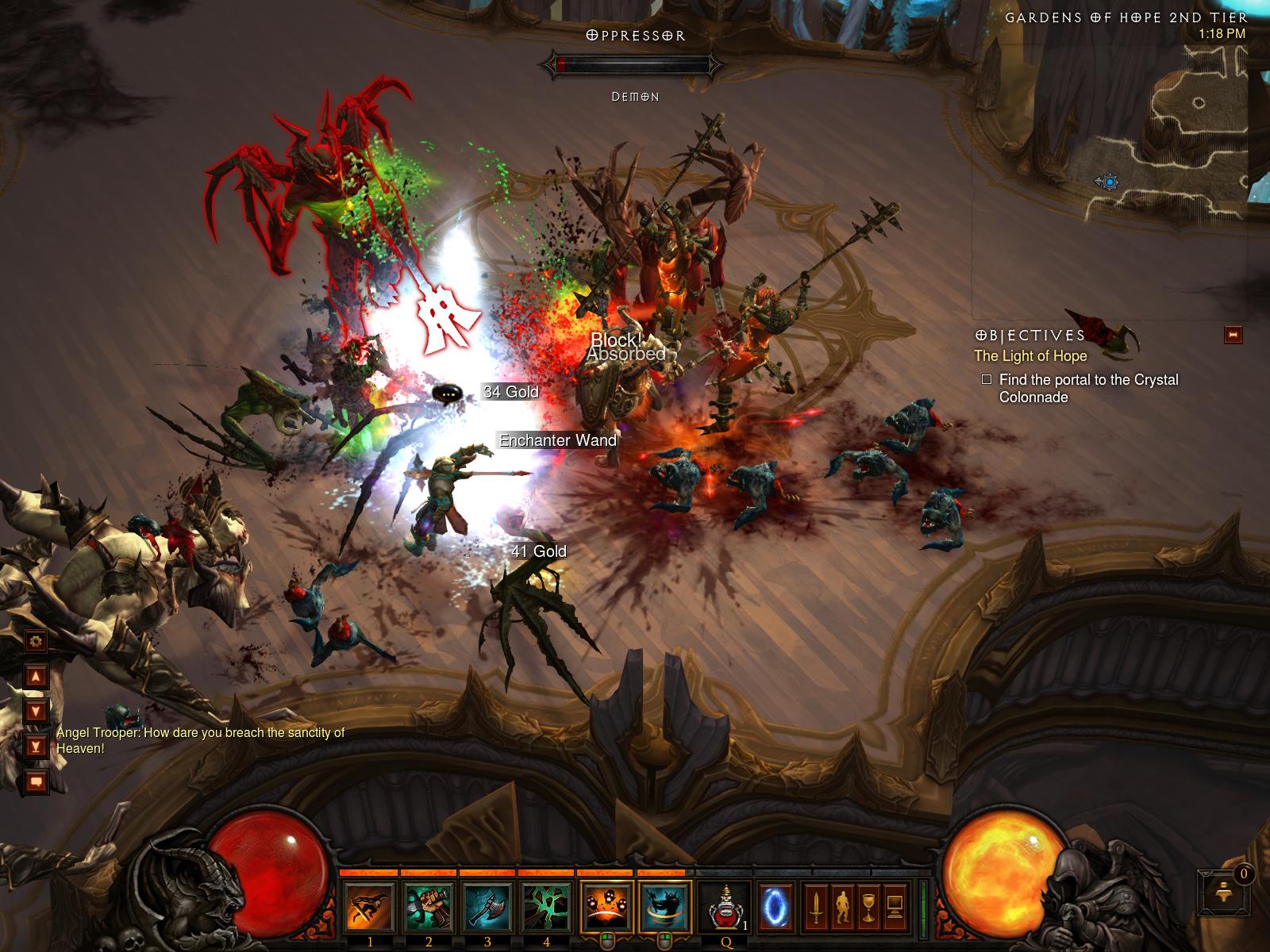Select the whirlwind right mouse skill
Viewport: 1270px width, 952px height.
664,906
